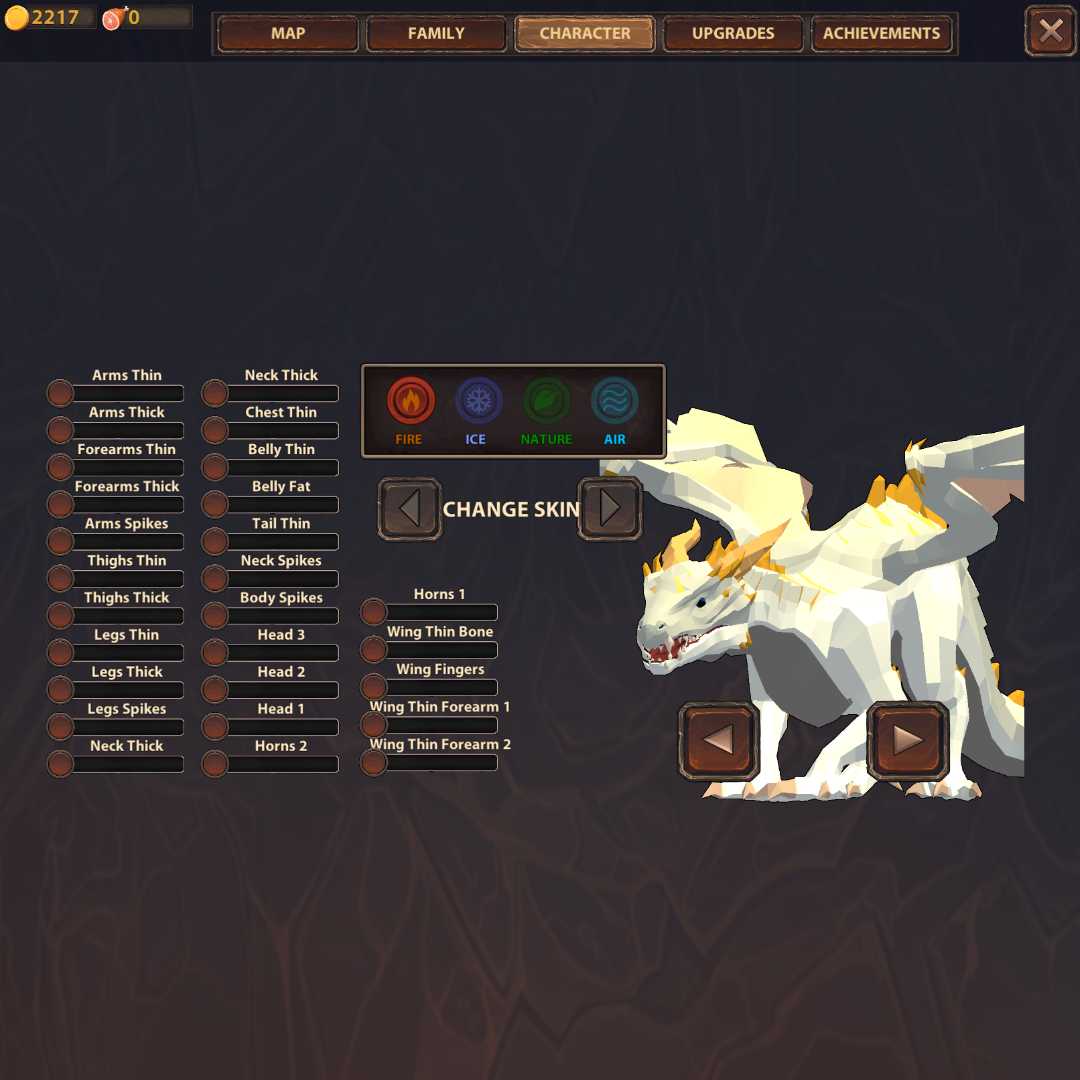Screen dimensions: 1080x1080
Task: Rotate the dragon with the orange right arrow
Action: 907,741
